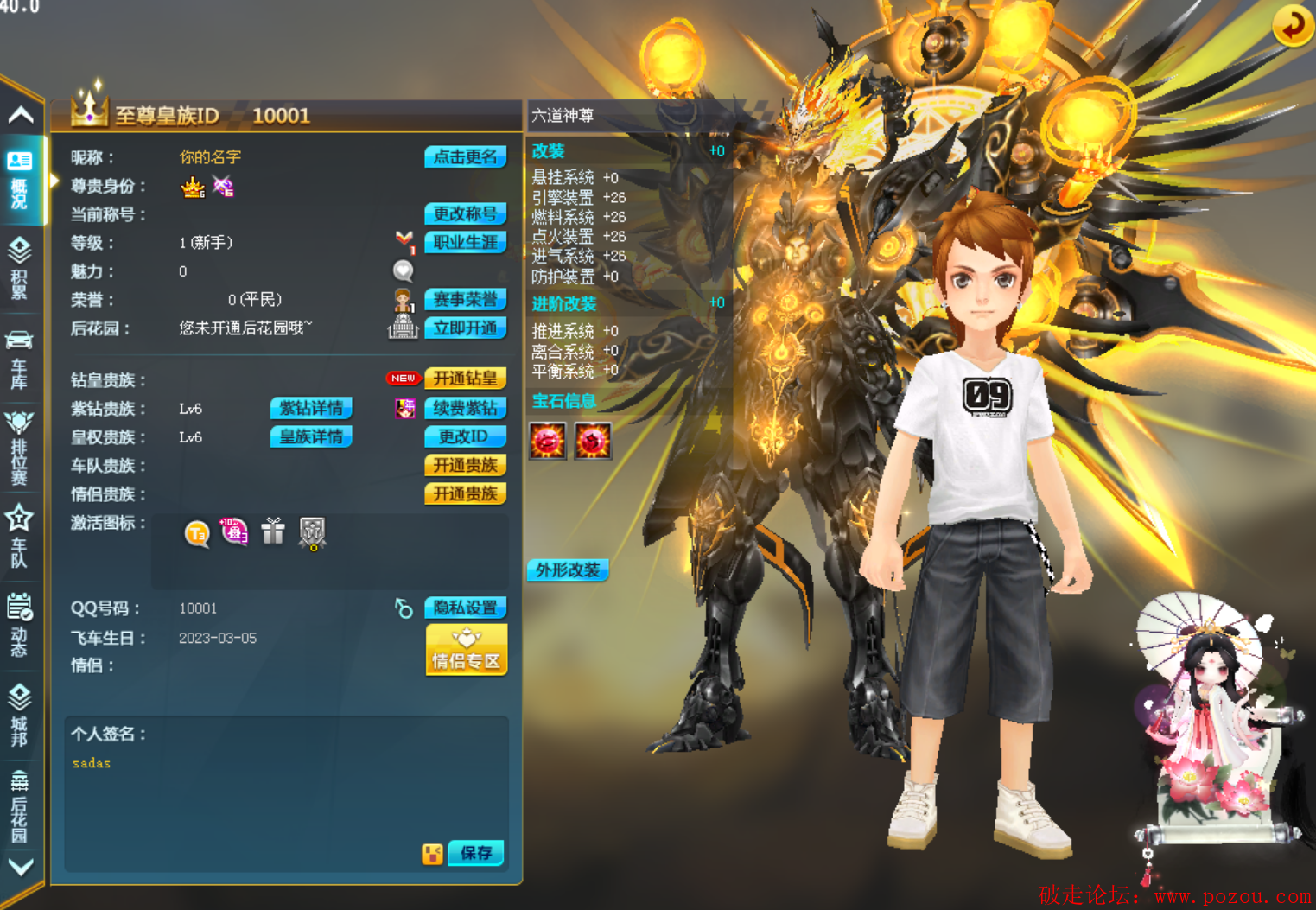Image resolution: width=1316 pixels, height=910 pixels.
Task: Open 开通钻皇 subscription
Action: 465,379
